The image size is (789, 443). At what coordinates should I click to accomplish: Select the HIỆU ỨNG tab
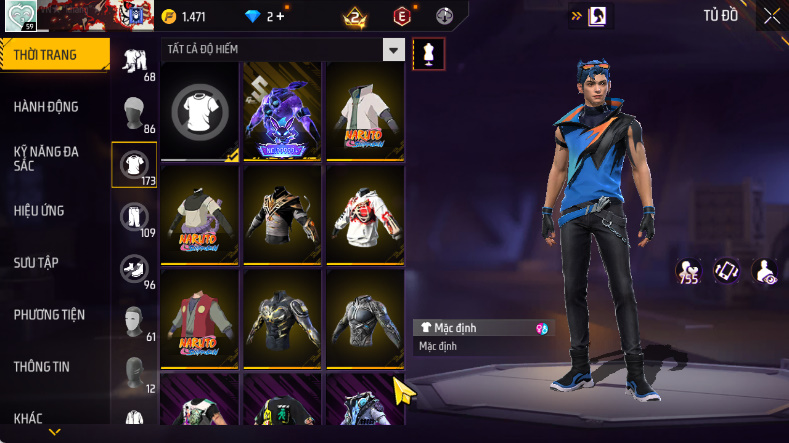pyautogui.click(x=39, y=211)
